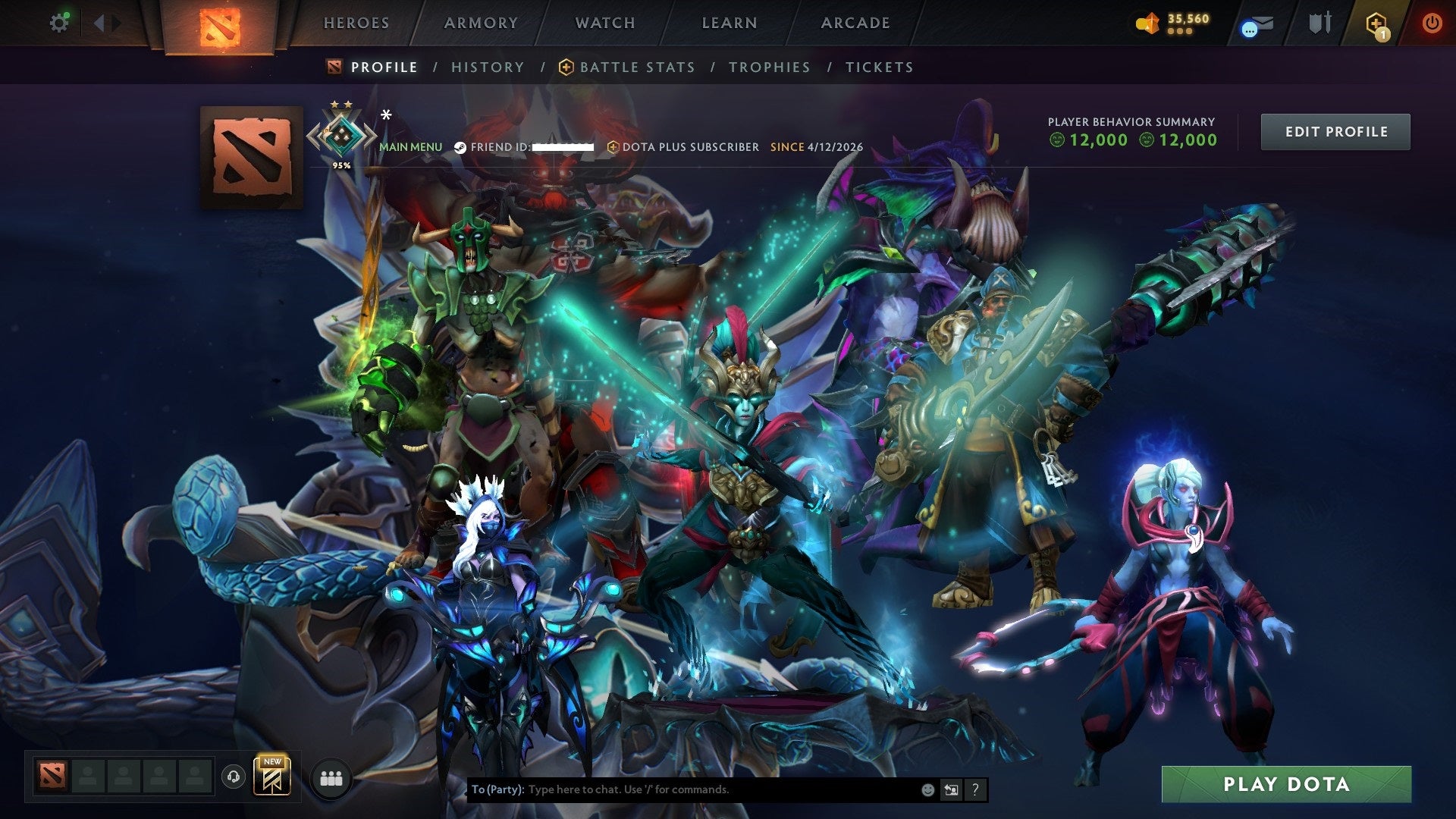
Task: Click the power button to exit
Action: pyautogui.click(x=1432, y=23)
